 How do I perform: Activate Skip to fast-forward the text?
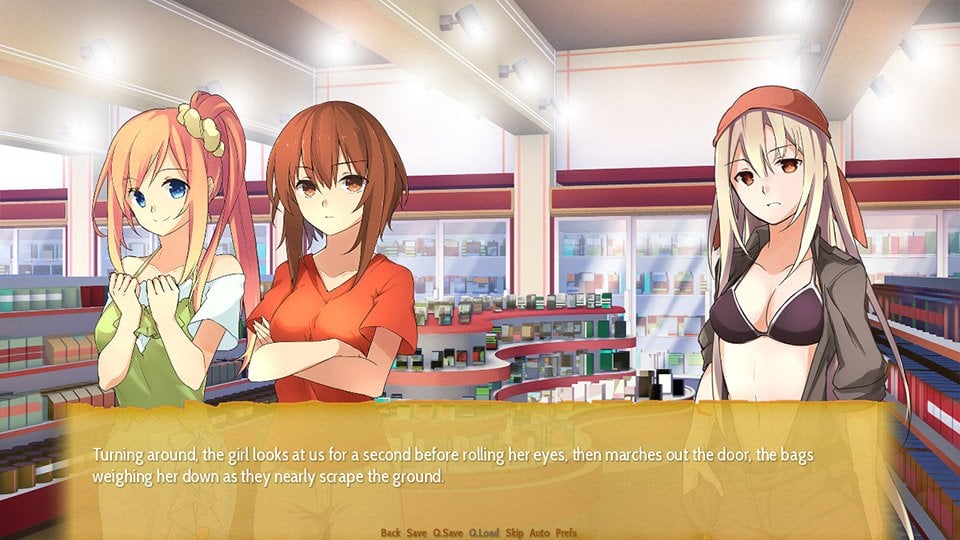[514, 533]
